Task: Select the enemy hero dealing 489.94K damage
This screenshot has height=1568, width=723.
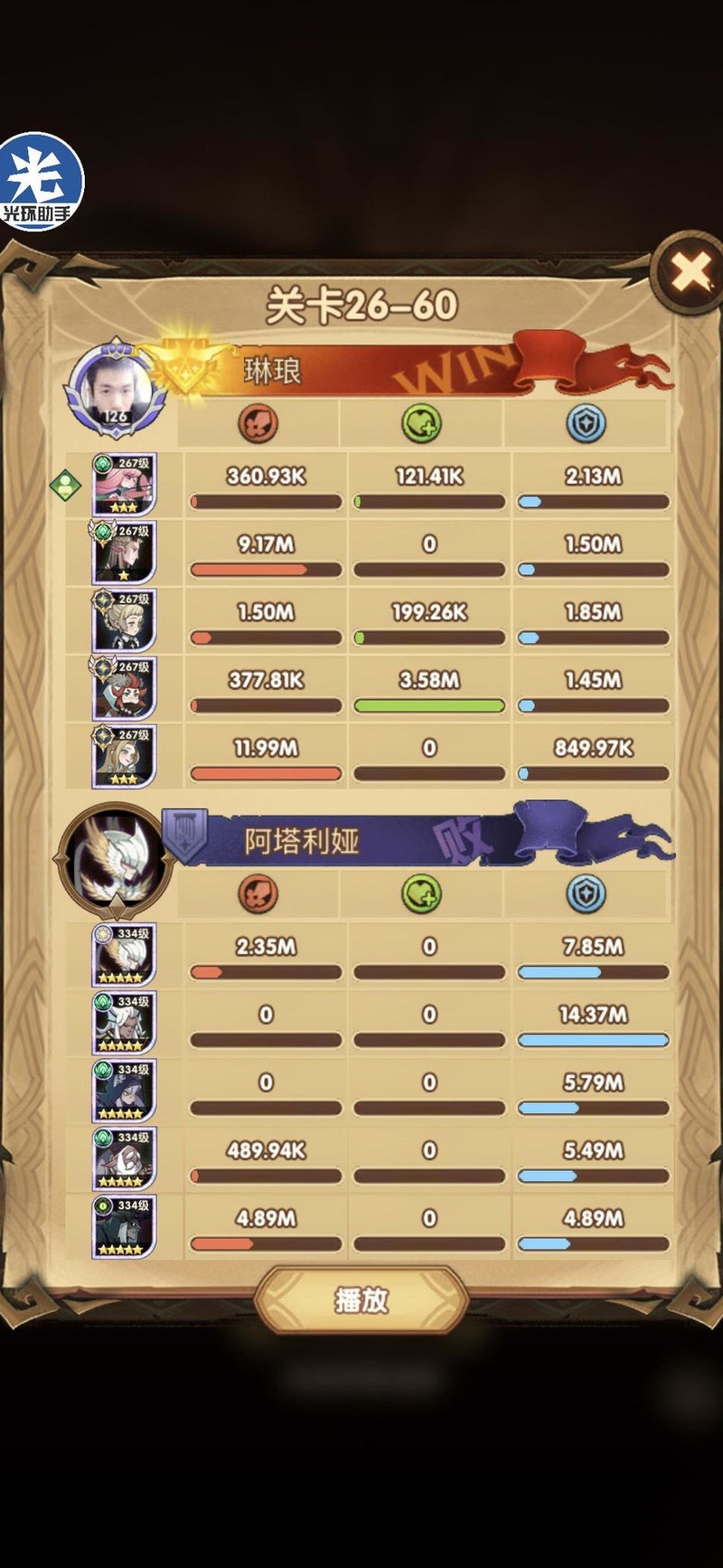Action: [124, 1158]
